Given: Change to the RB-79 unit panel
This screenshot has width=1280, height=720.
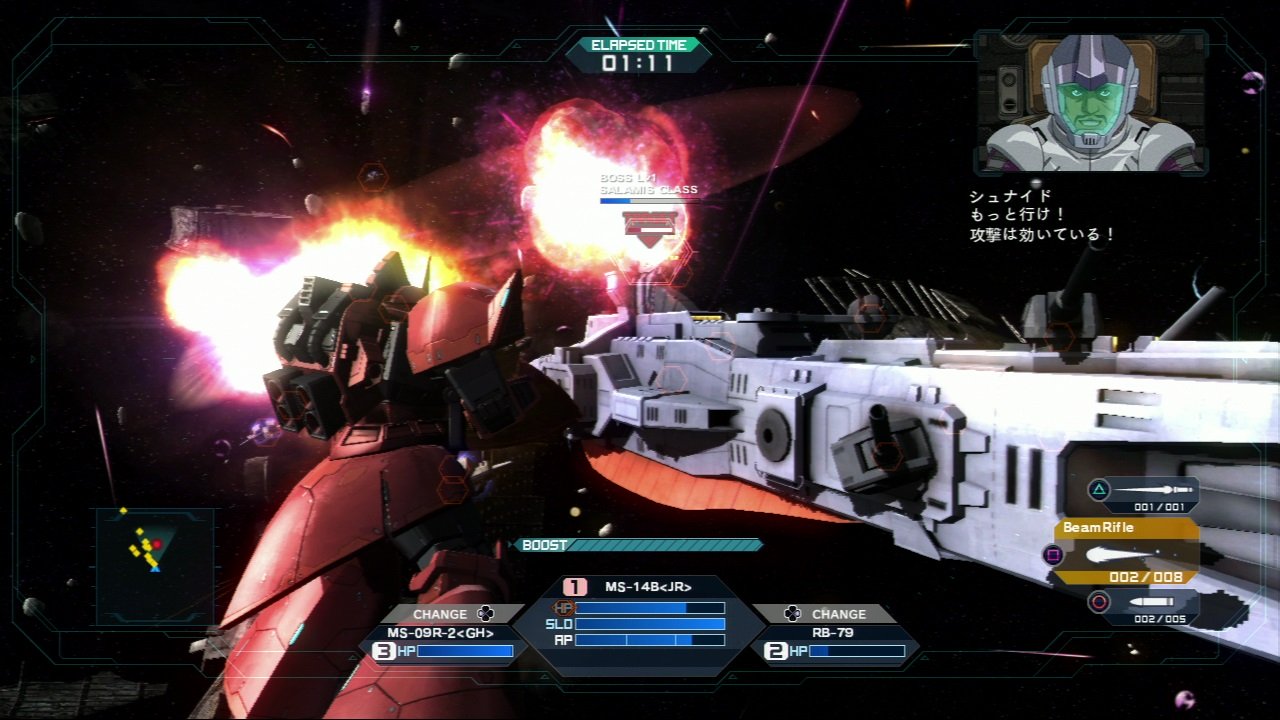Looking at the screenshot, I should tap(836, 642).
